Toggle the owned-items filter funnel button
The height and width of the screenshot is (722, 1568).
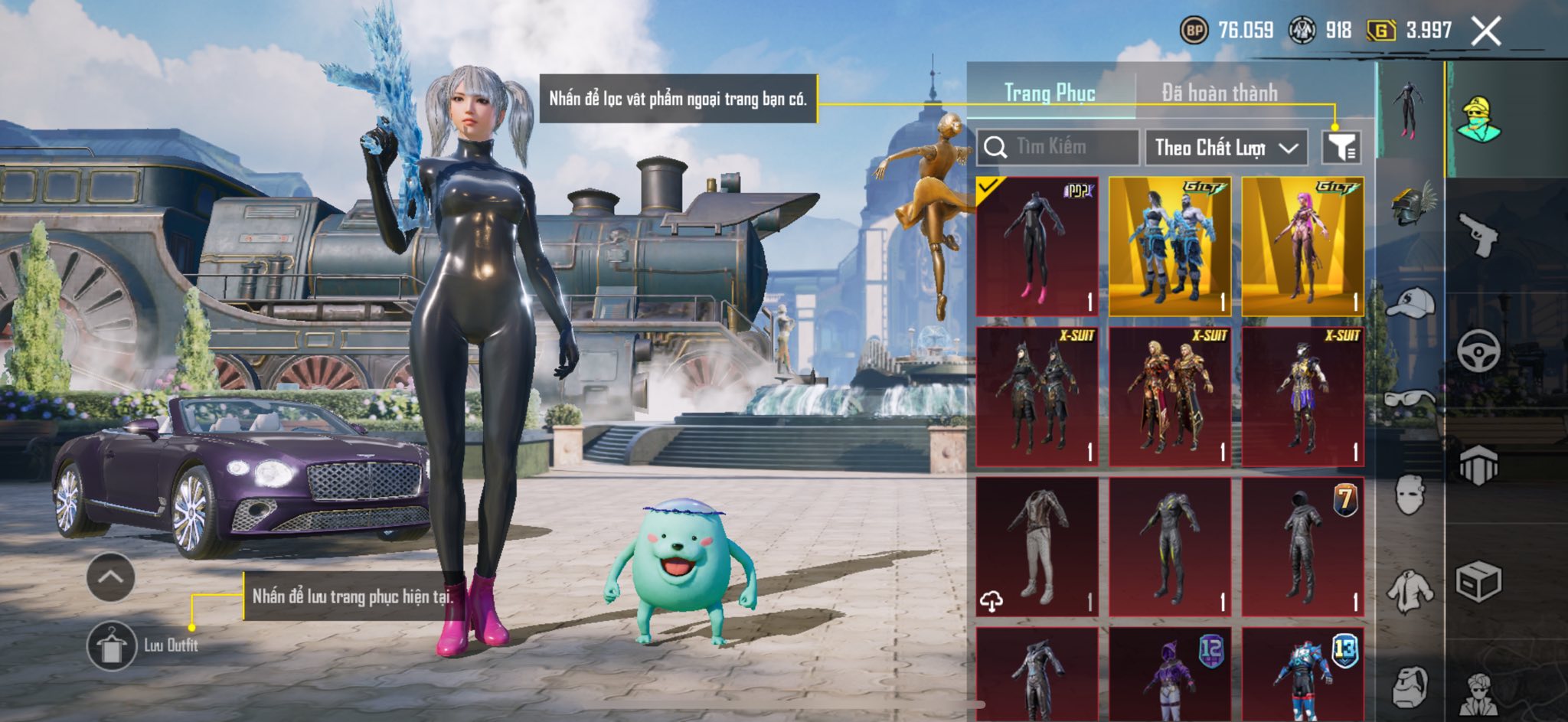tap(1341, 147)
